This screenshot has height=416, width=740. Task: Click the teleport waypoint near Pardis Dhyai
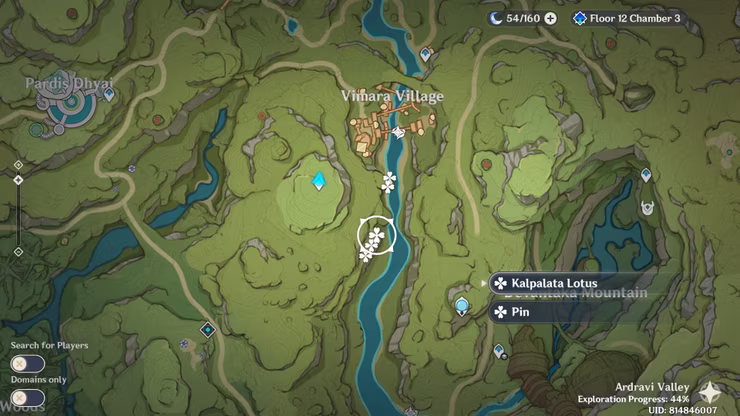tap(108, 95)
